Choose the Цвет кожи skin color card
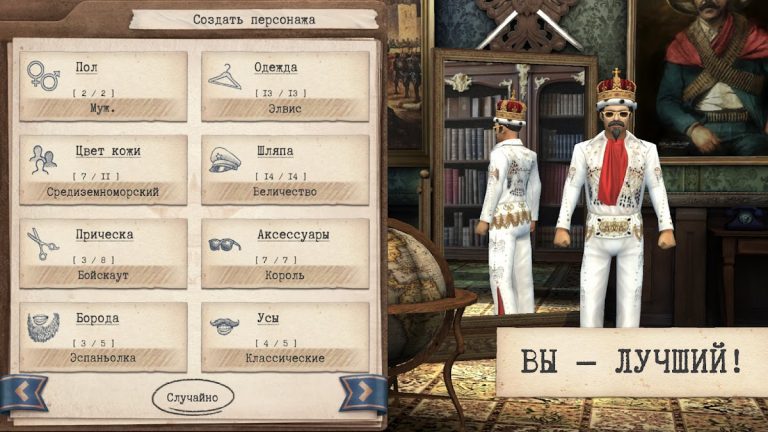Viewport: 768px width, 432px height. [x=103, y=170]
